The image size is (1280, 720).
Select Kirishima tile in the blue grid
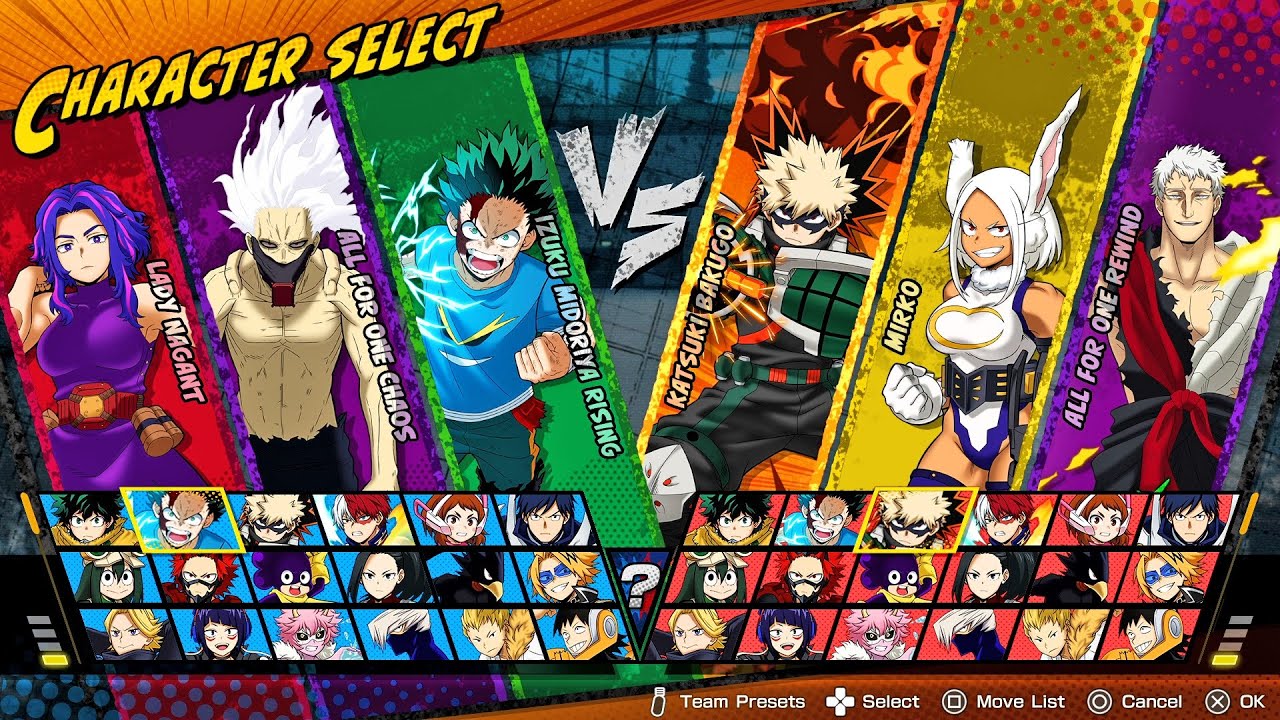point(198,578)
